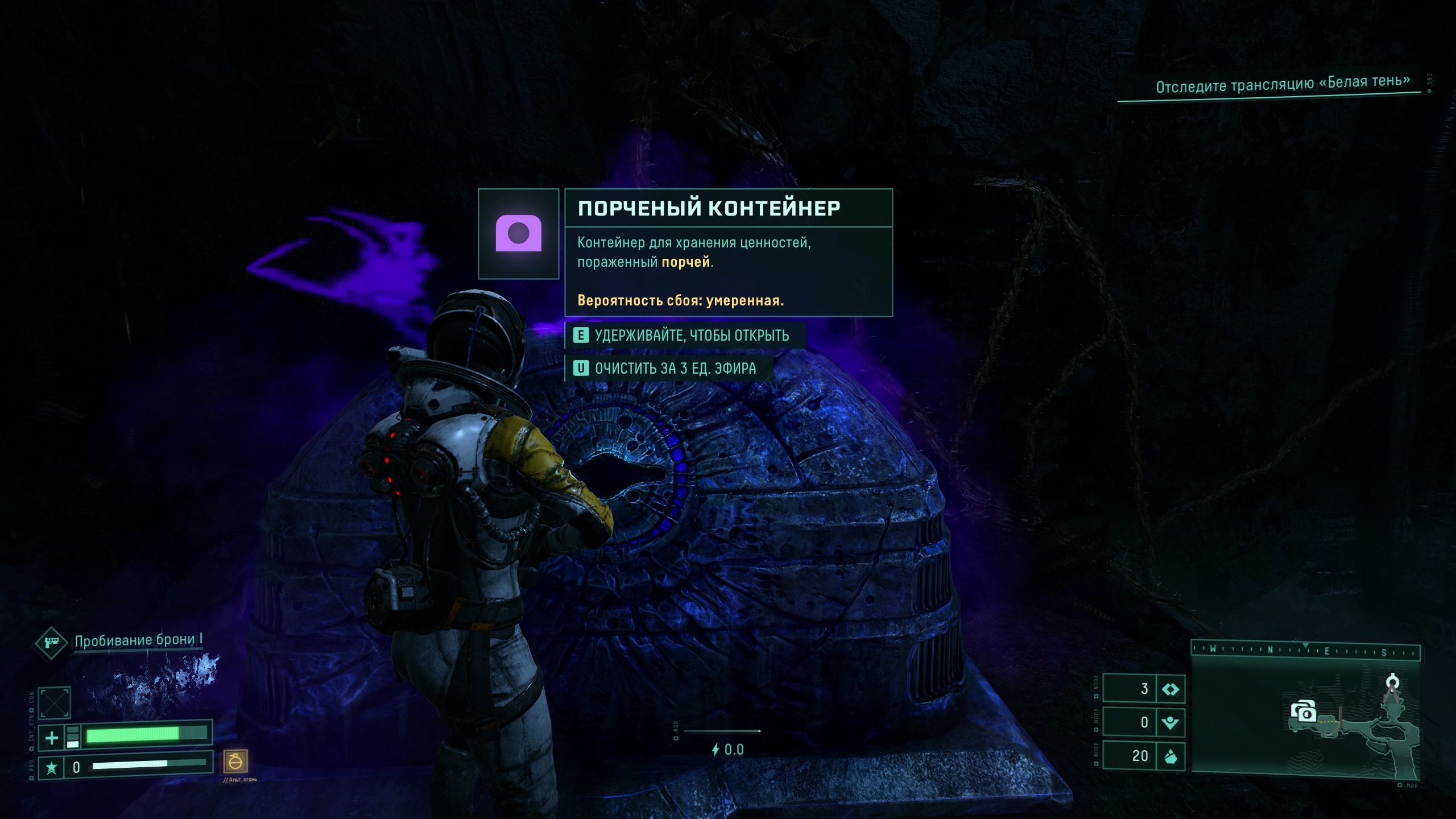The height and width of the screenshot is (819, 1456).
Task: Click the grenade alt-fire icon
Action: click(235, 761)
